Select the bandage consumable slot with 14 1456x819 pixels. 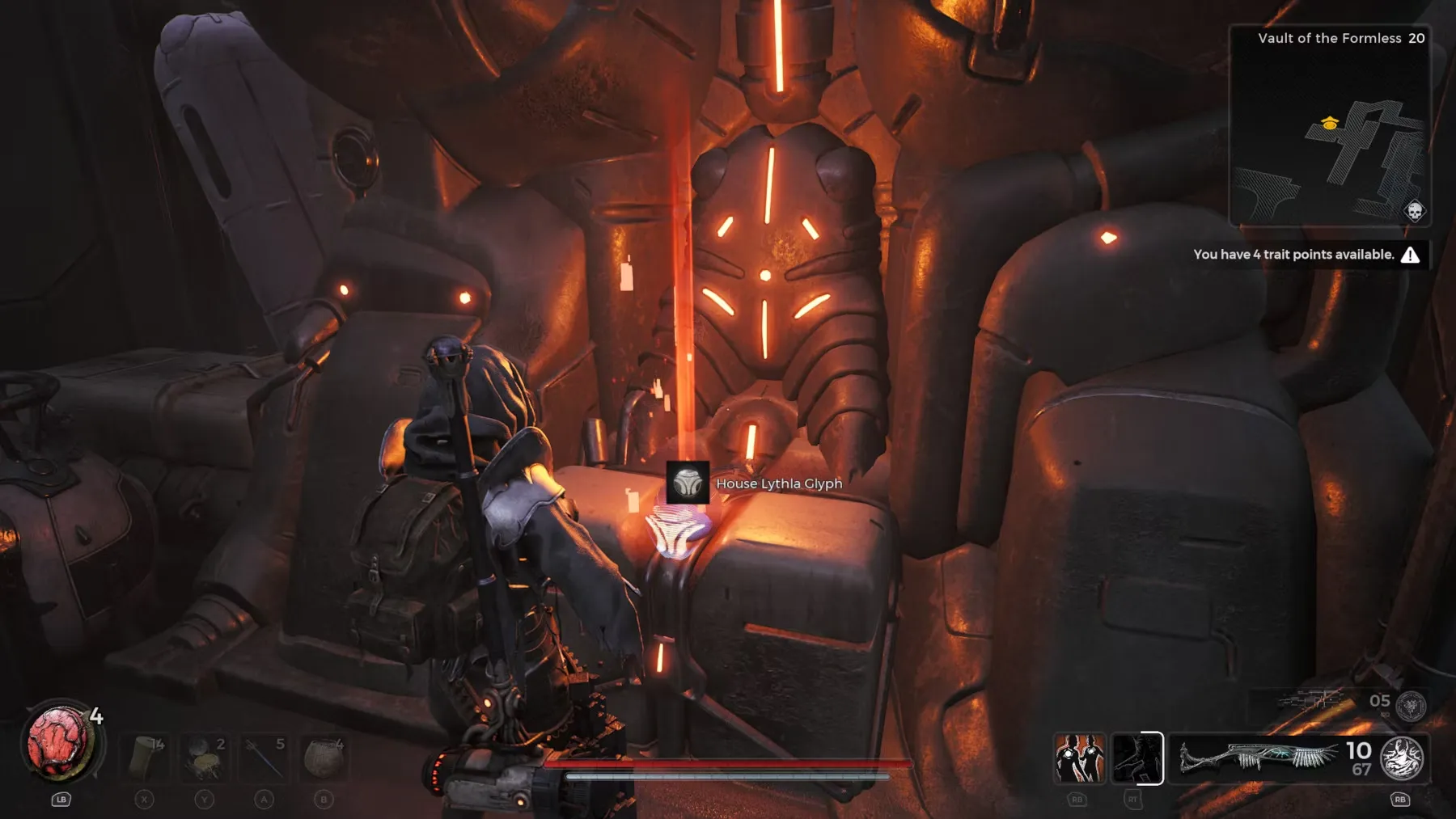coord(146,758)
